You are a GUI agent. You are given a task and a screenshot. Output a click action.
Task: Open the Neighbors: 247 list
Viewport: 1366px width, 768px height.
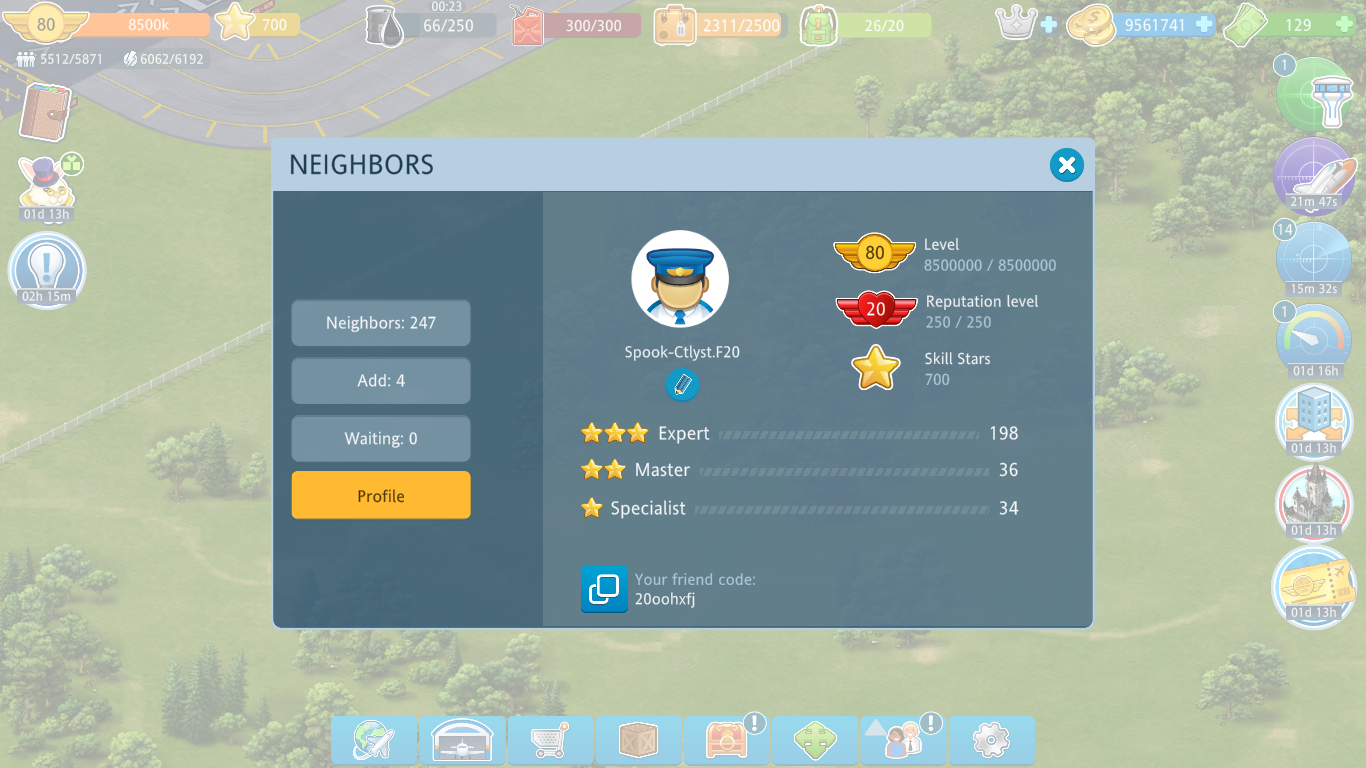(381, 323)
